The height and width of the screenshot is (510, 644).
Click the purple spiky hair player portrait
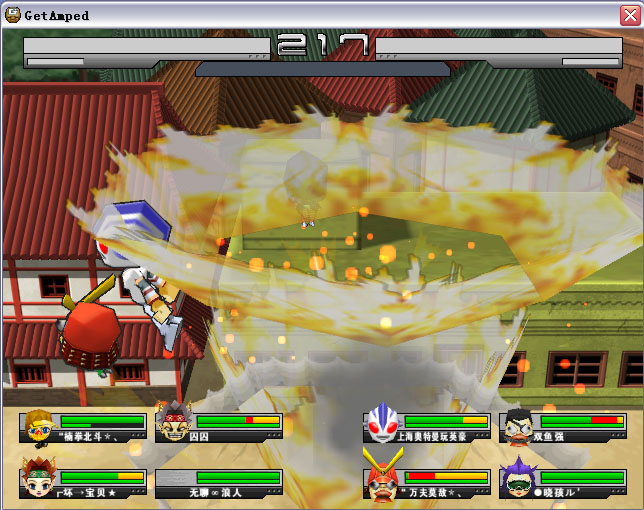517,478
